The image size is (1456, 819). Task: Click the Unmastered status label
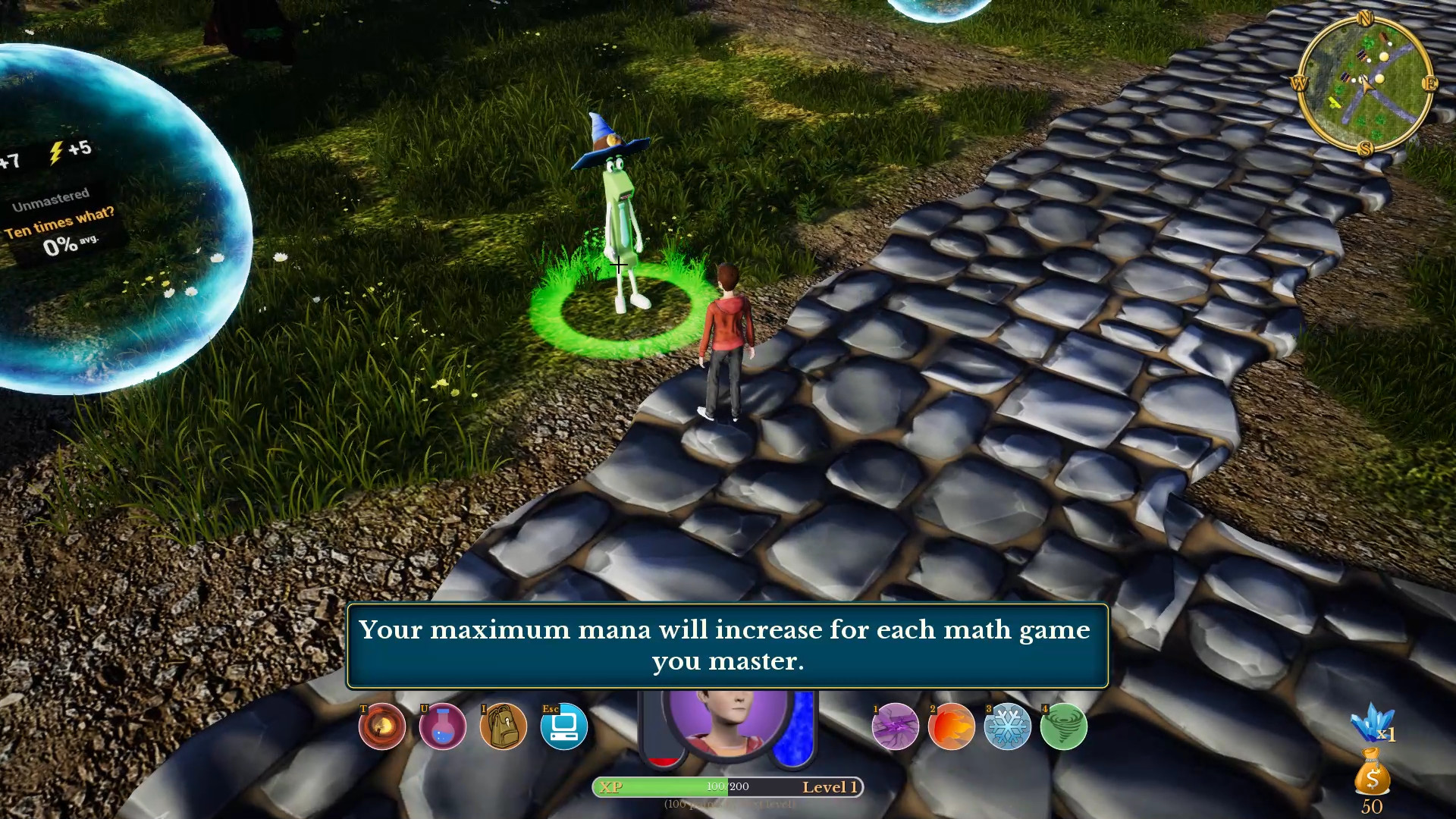point(50,199)
